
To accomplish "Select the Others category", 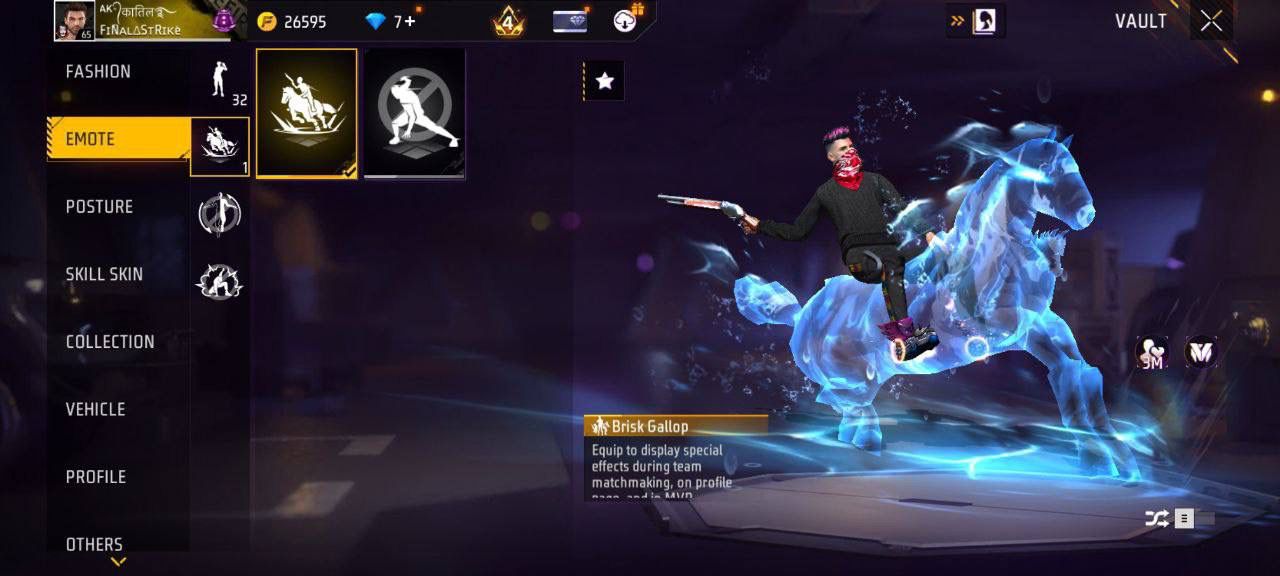I will pyautogui.click(x=94, y=543).
